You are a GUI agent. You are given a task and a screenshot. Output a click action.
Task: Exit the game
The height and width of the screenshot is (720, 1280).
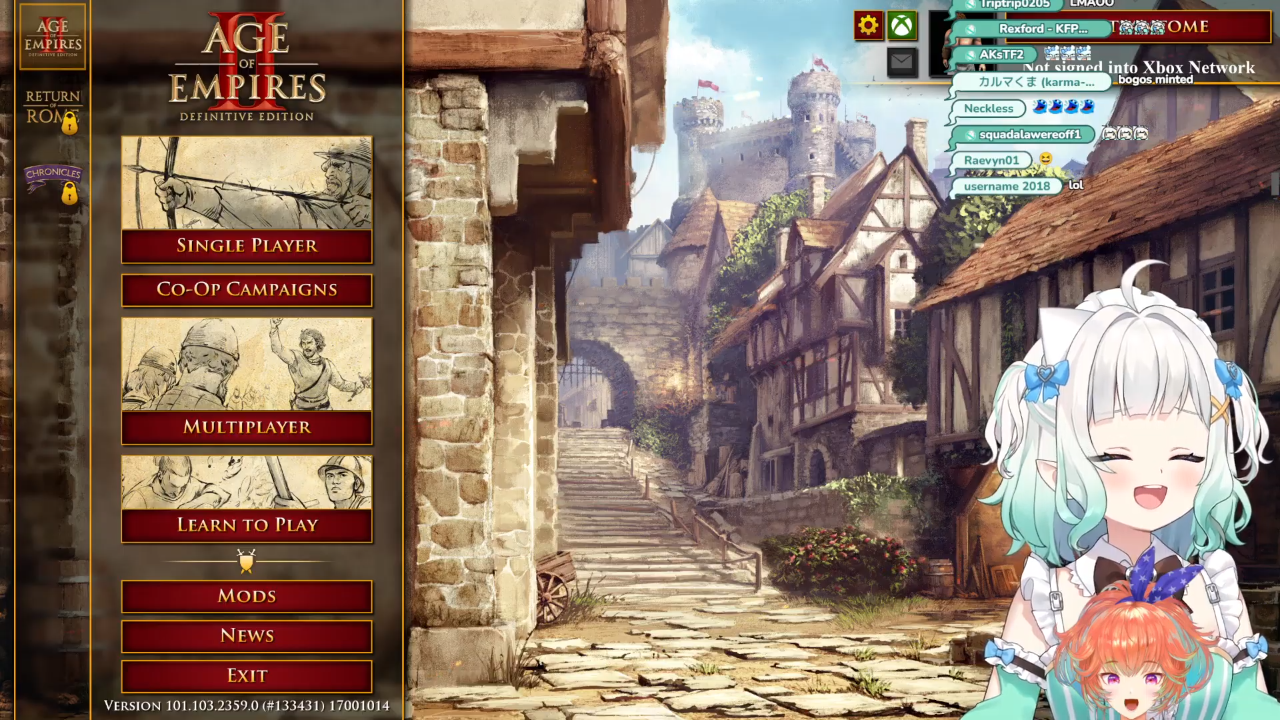247,676
